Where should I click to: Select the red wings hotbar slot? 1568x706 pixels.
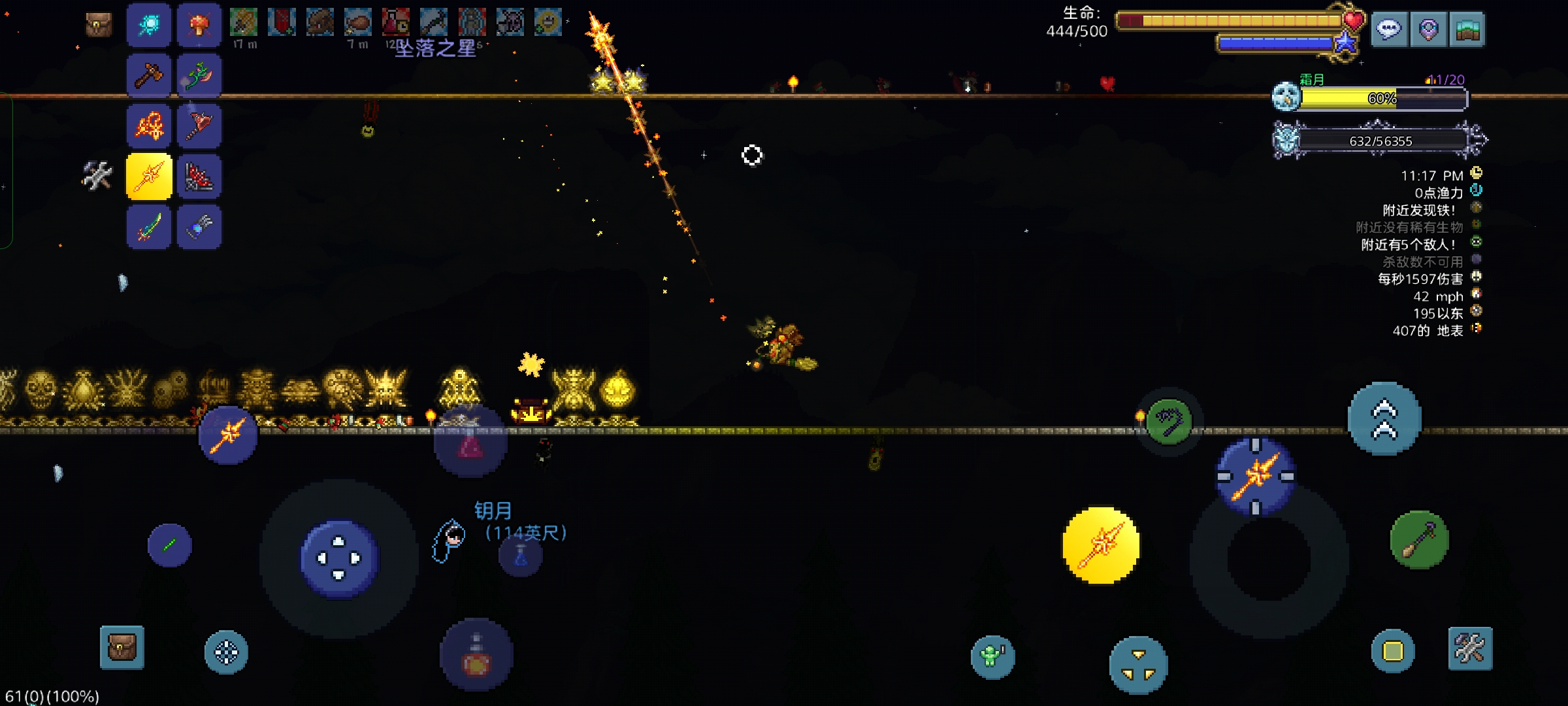coord(199,176)
